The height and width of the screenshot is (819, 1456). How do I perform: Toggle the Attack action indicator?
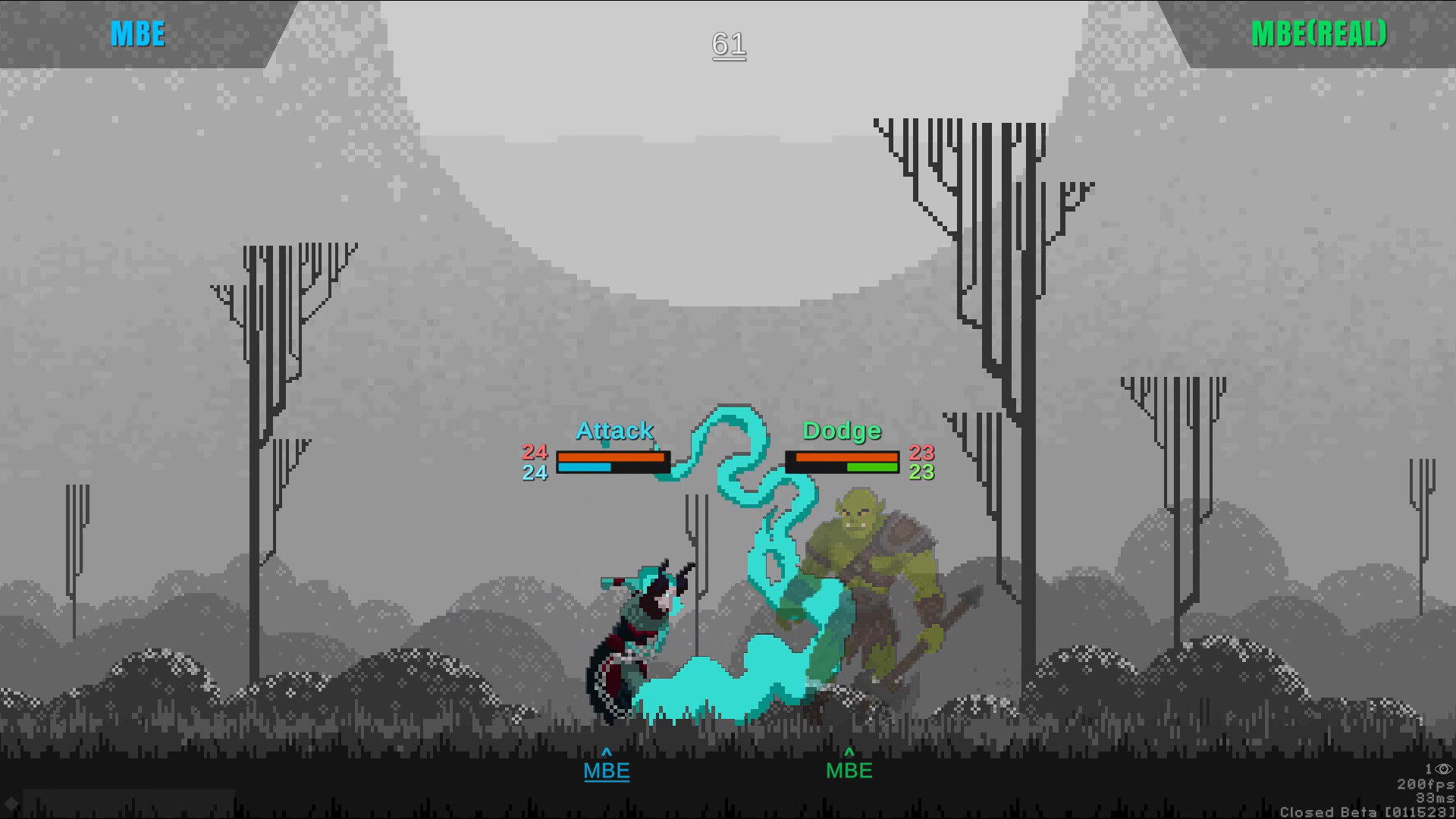click(615, 430)
